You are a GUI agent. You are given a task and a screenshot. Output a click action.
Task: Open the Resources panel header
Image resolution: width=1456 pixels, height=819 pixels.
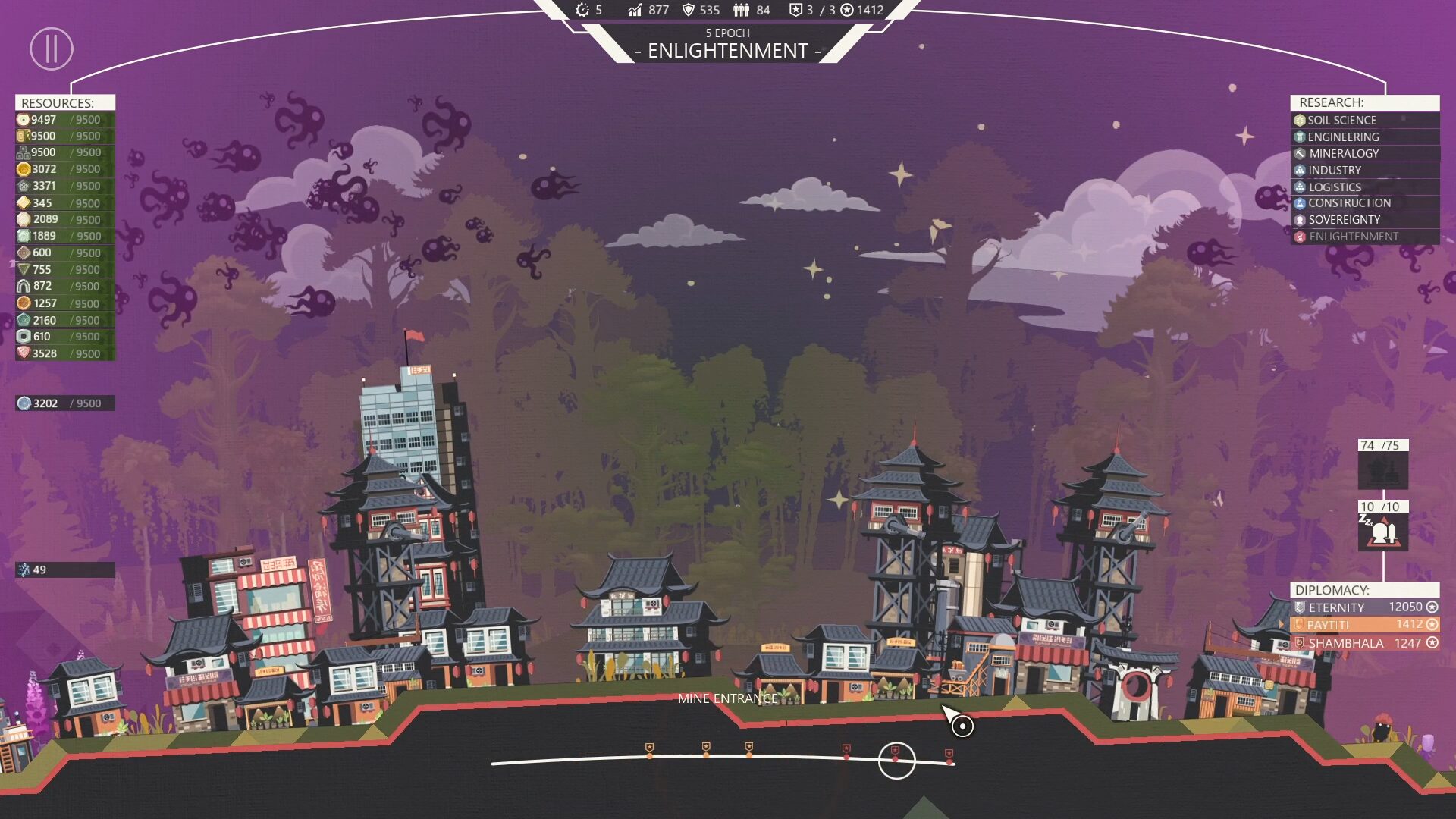(64, 102)
